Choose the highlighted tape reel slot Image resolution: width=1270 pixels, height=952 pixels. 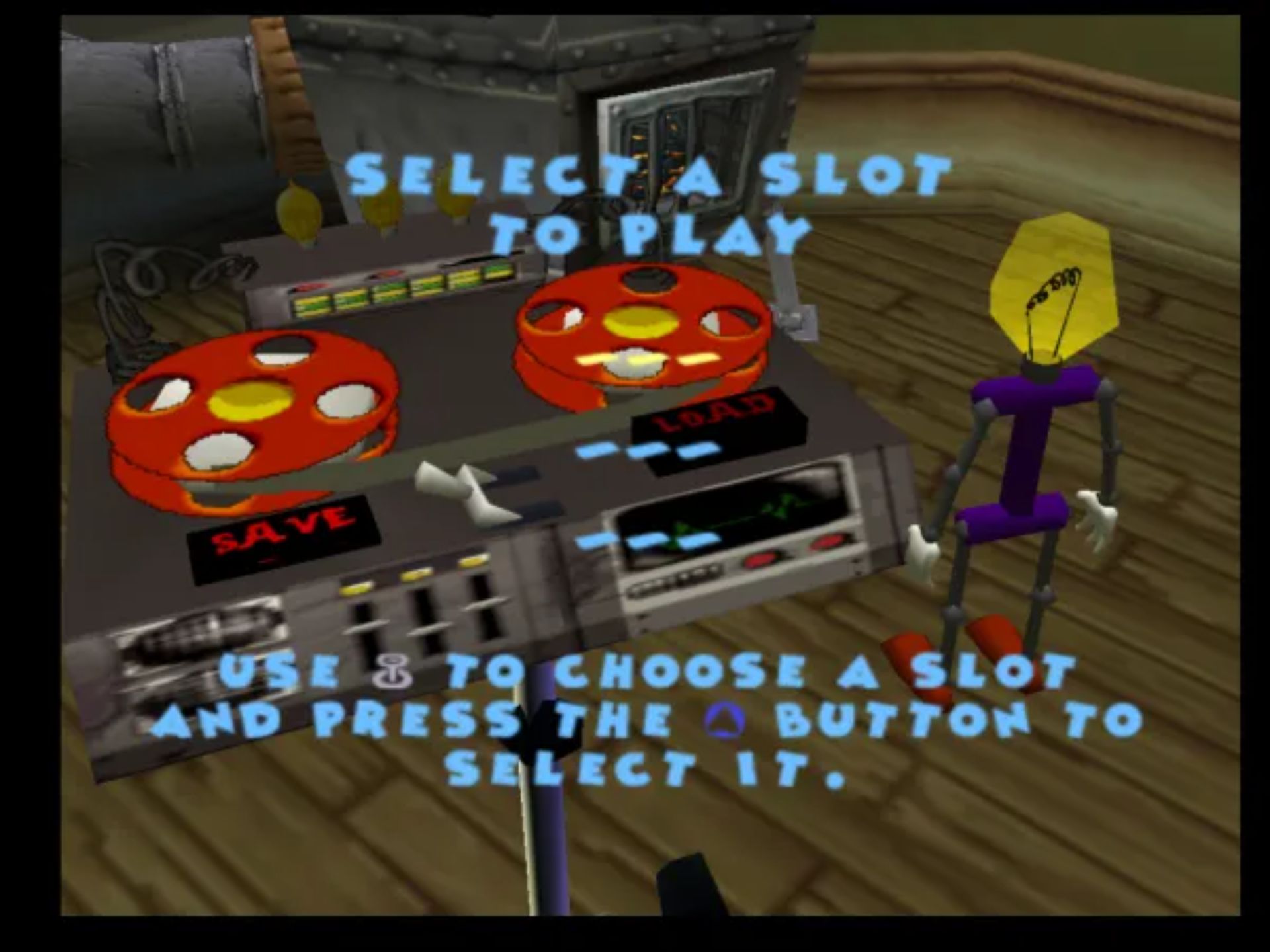tap(643, 329)
